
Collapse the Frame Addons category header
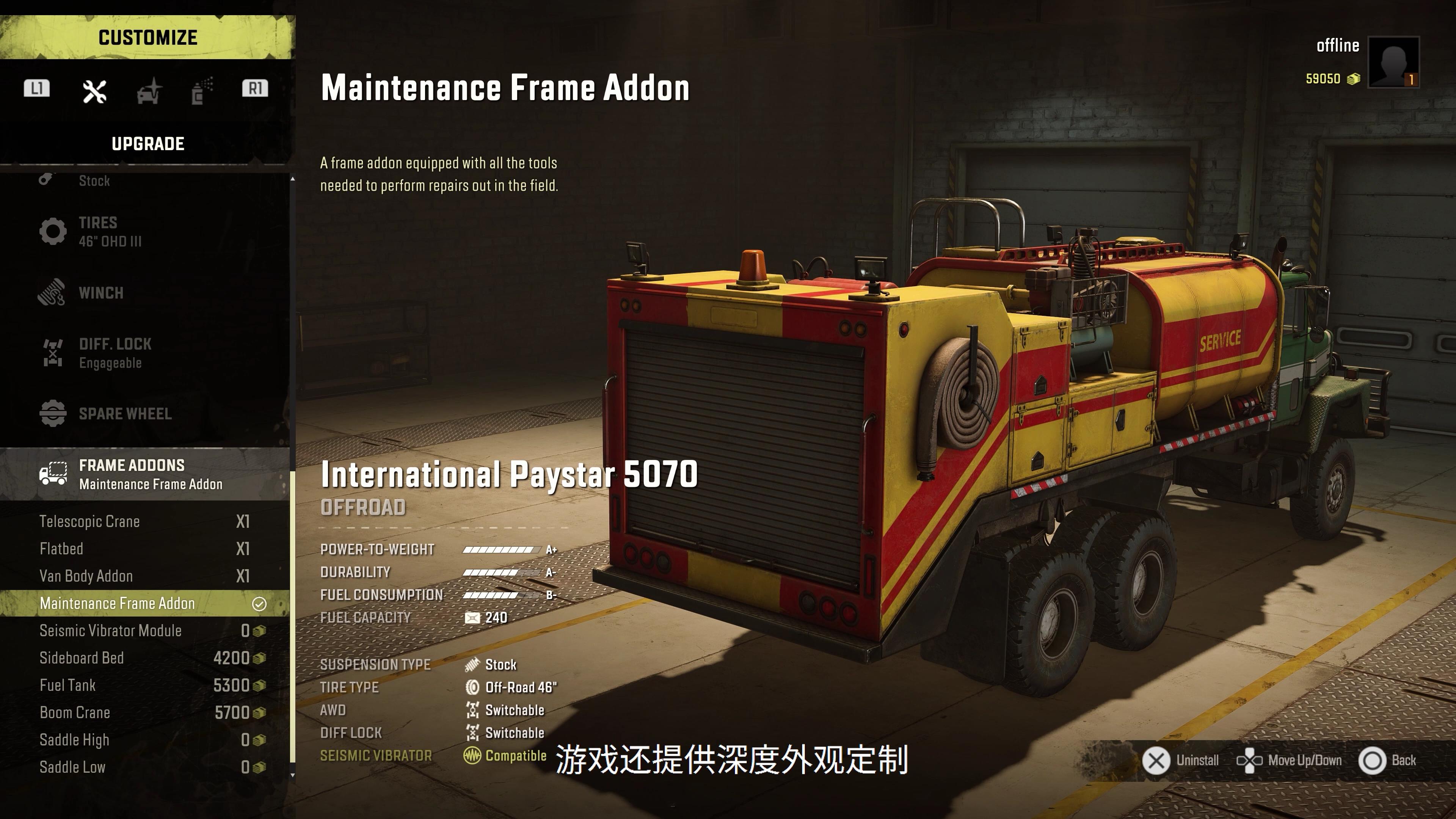(145, 474)
